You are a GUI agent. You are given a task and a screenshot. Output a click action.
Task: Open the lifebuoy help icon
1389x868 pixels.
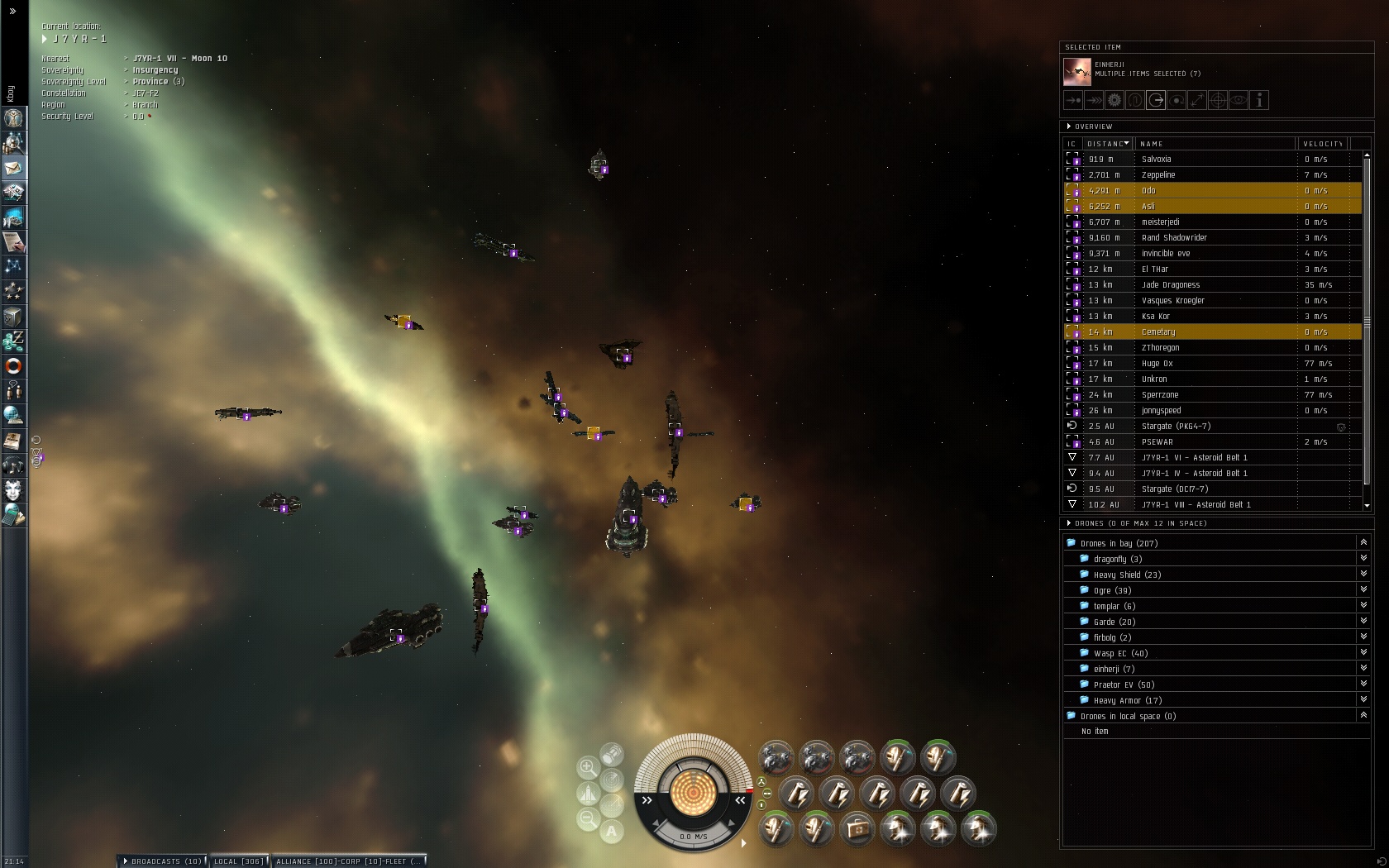tap(14, 365)
